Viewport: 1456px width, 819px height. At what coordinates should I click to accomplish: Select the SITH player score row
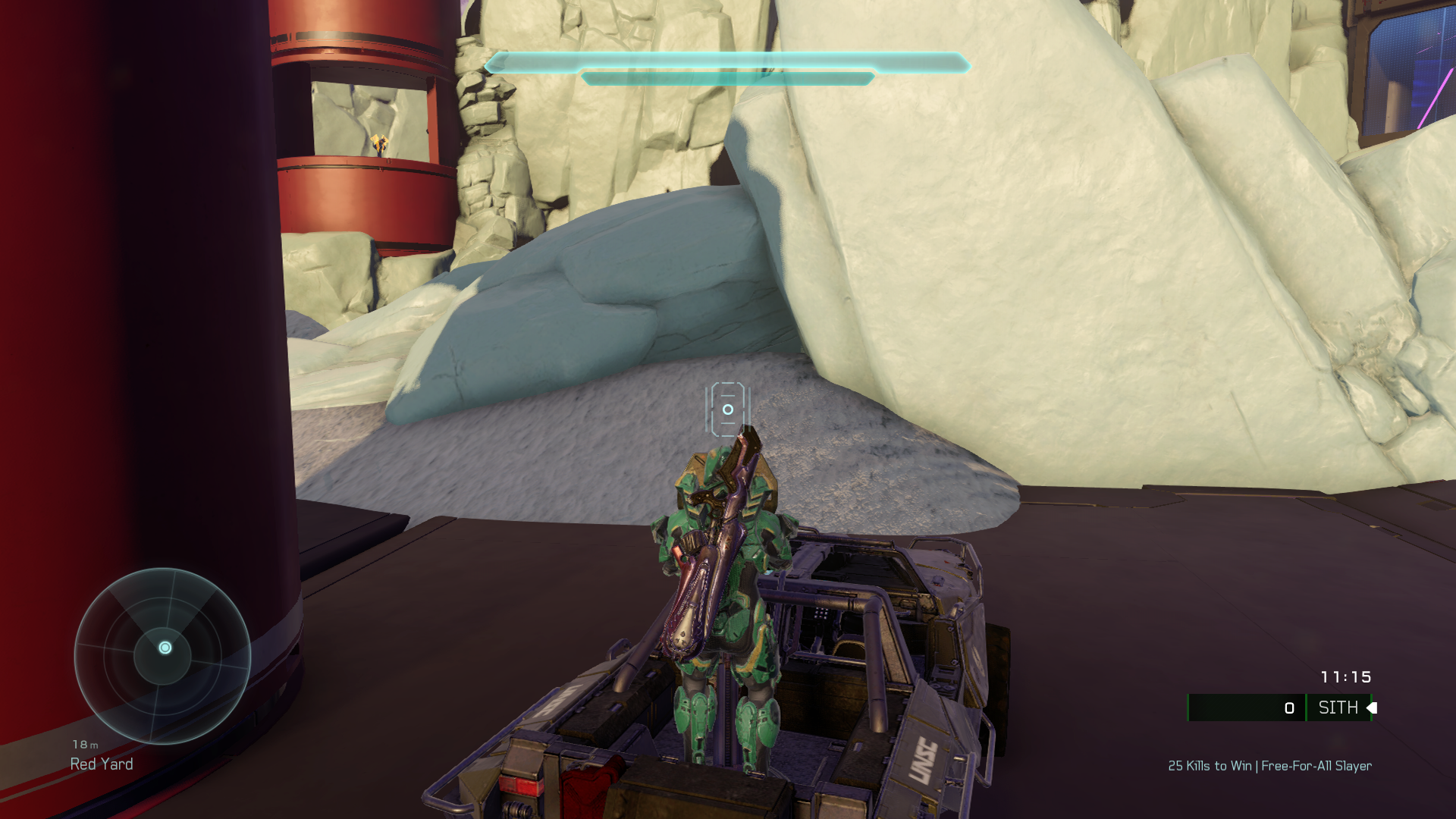coord(1280,708)
